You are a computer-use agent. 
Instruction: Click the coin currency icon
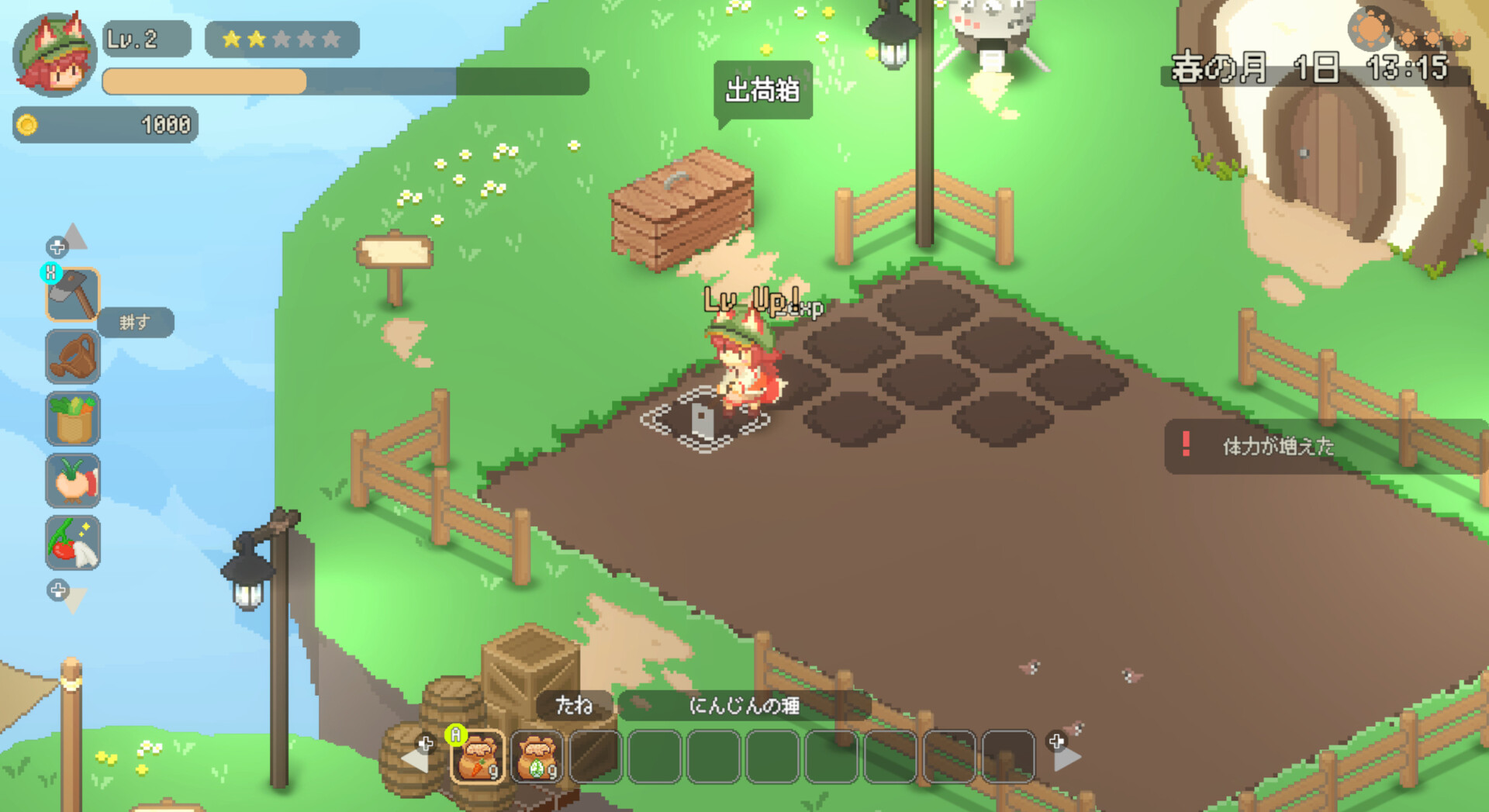pos(29,124)
